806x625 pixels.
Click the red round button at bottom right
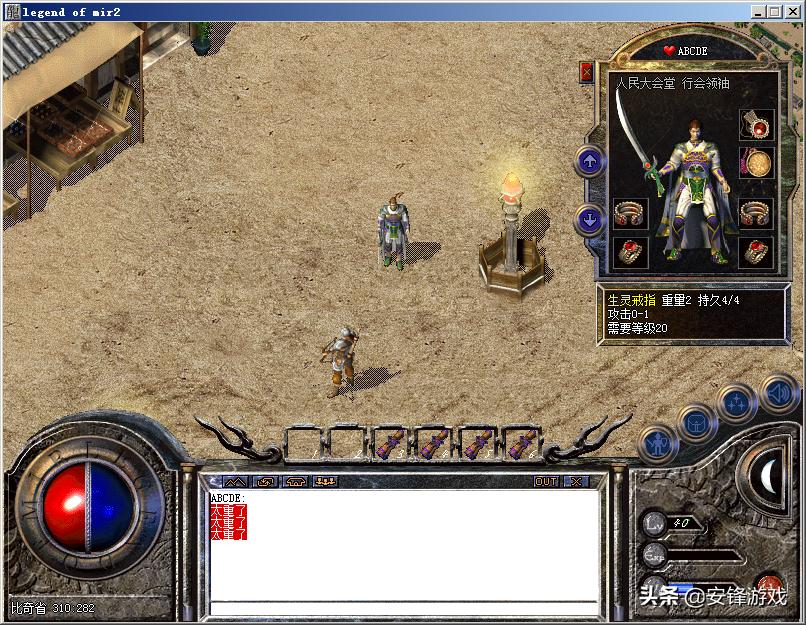click(x=770, y=583)
